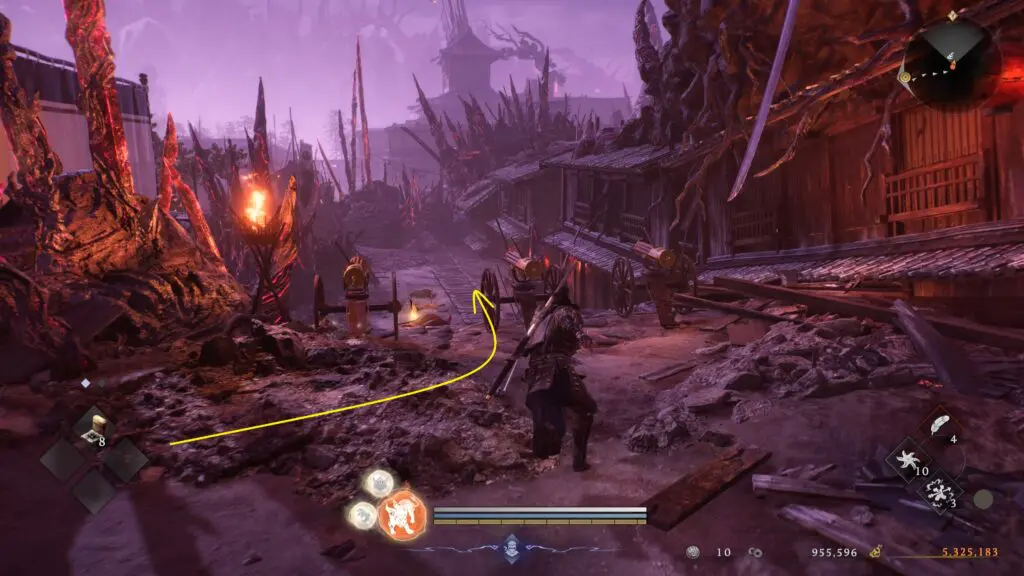Choose the feather item slot with 4
This screenshot has width=1024, height=576.
(x=941, y=426)
